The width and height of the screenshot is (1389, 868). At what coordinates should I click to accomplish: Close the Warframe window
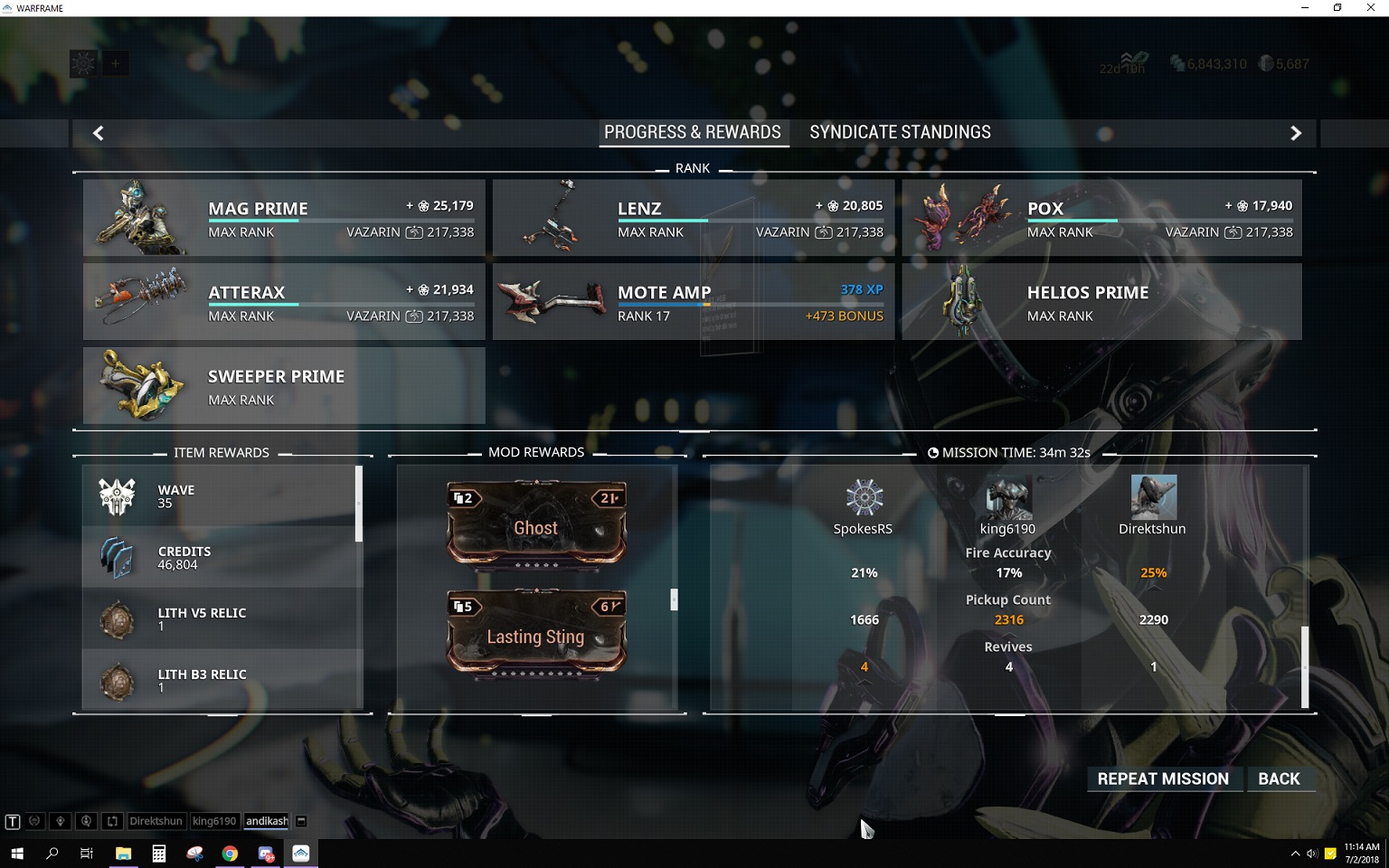(x=1370, y=8)
